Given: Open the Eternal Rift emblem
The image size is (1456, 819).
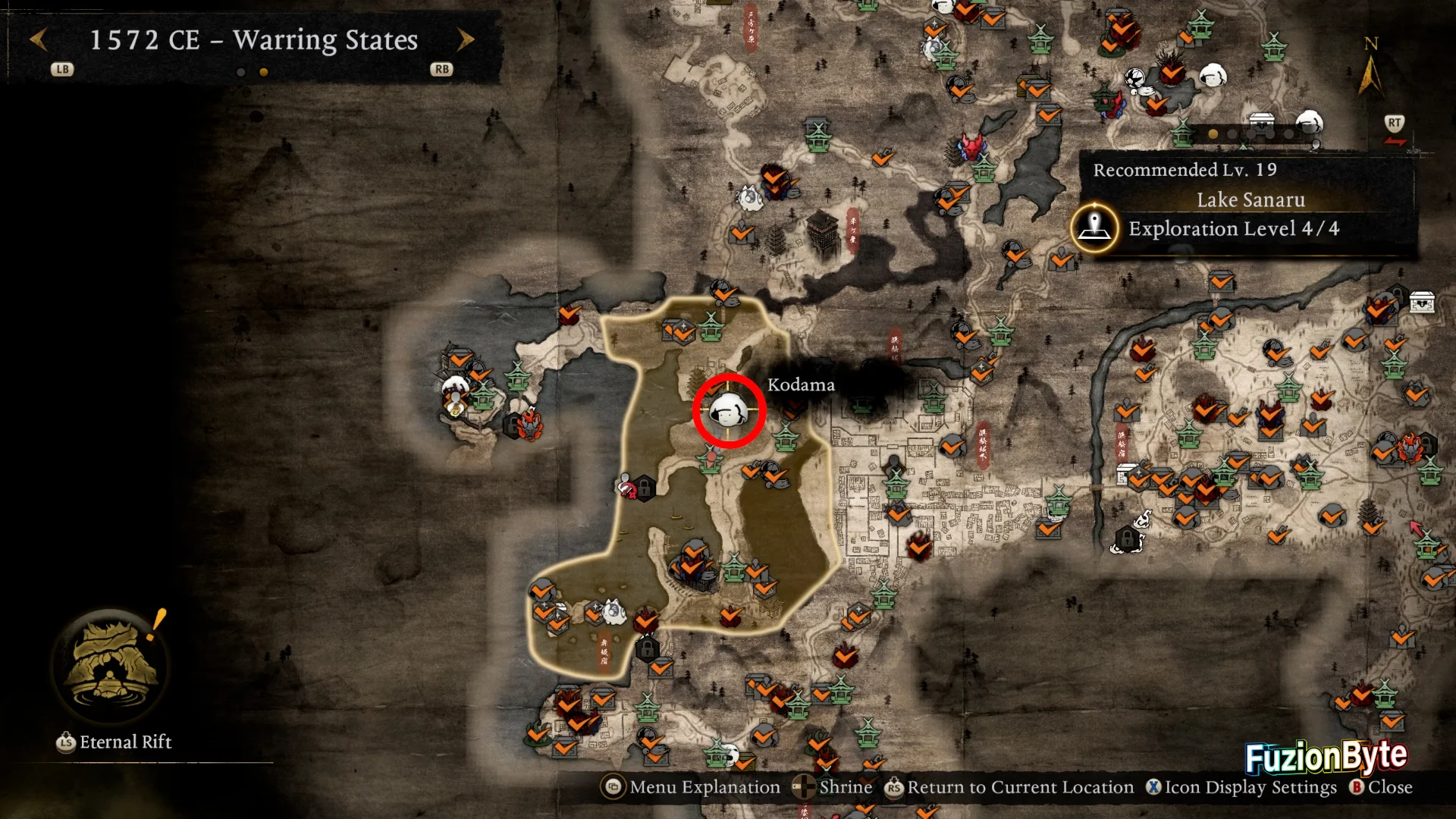Looking at the screenshot, I should point(111,664).
